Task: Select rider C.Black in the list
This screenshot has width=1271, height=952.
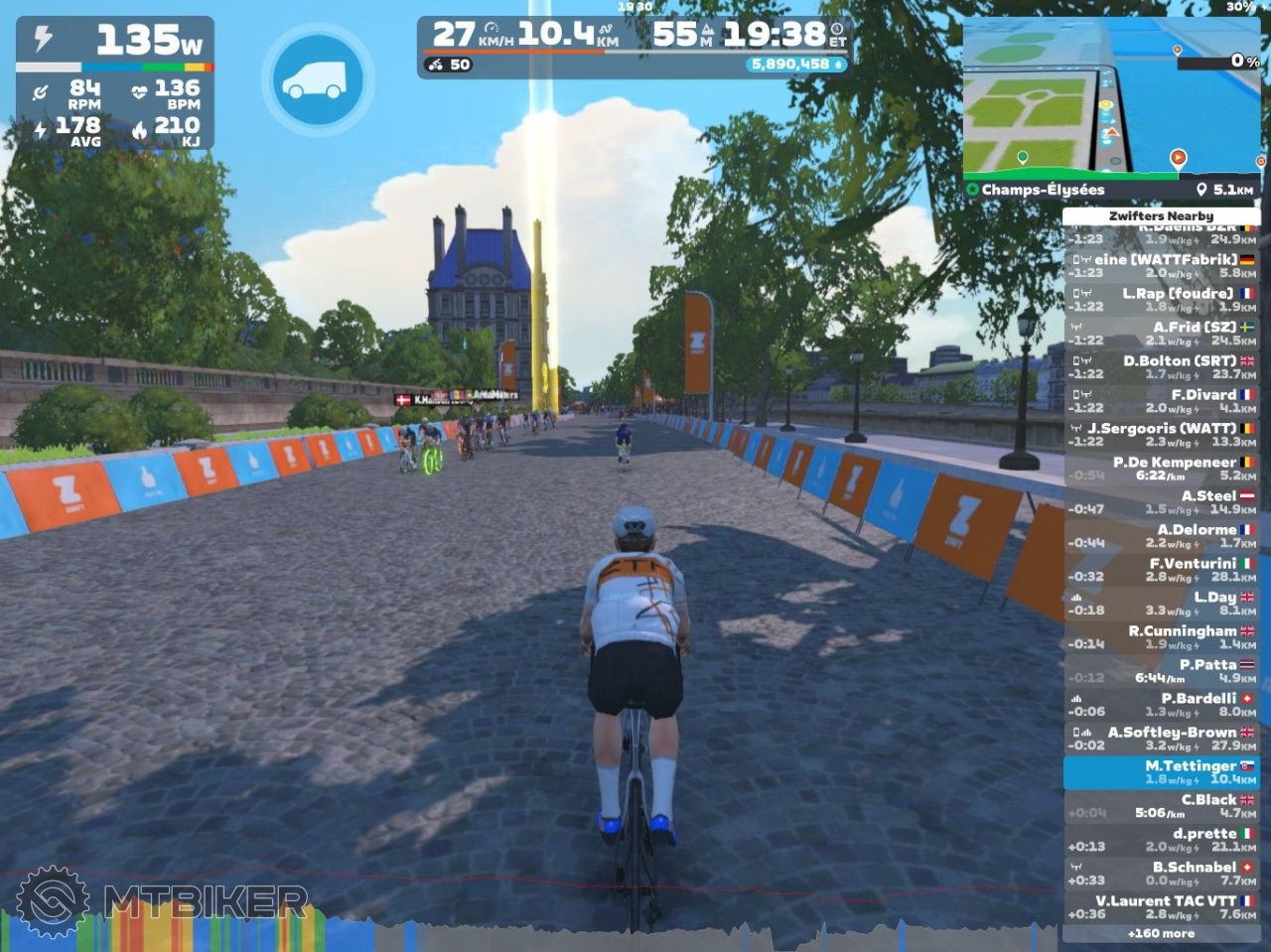Action: coord(1161,806)
